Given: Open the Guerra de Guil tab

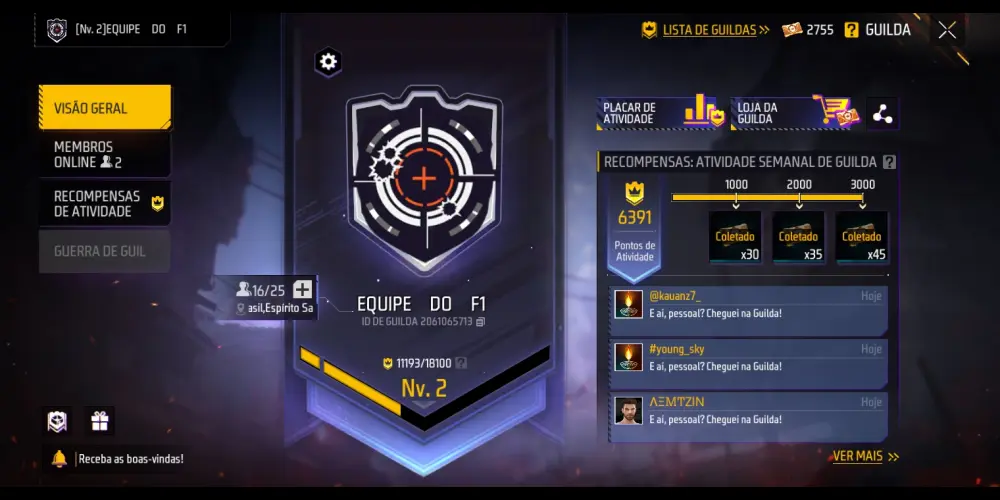Looking at the screenshot, I should click(105, 252).
